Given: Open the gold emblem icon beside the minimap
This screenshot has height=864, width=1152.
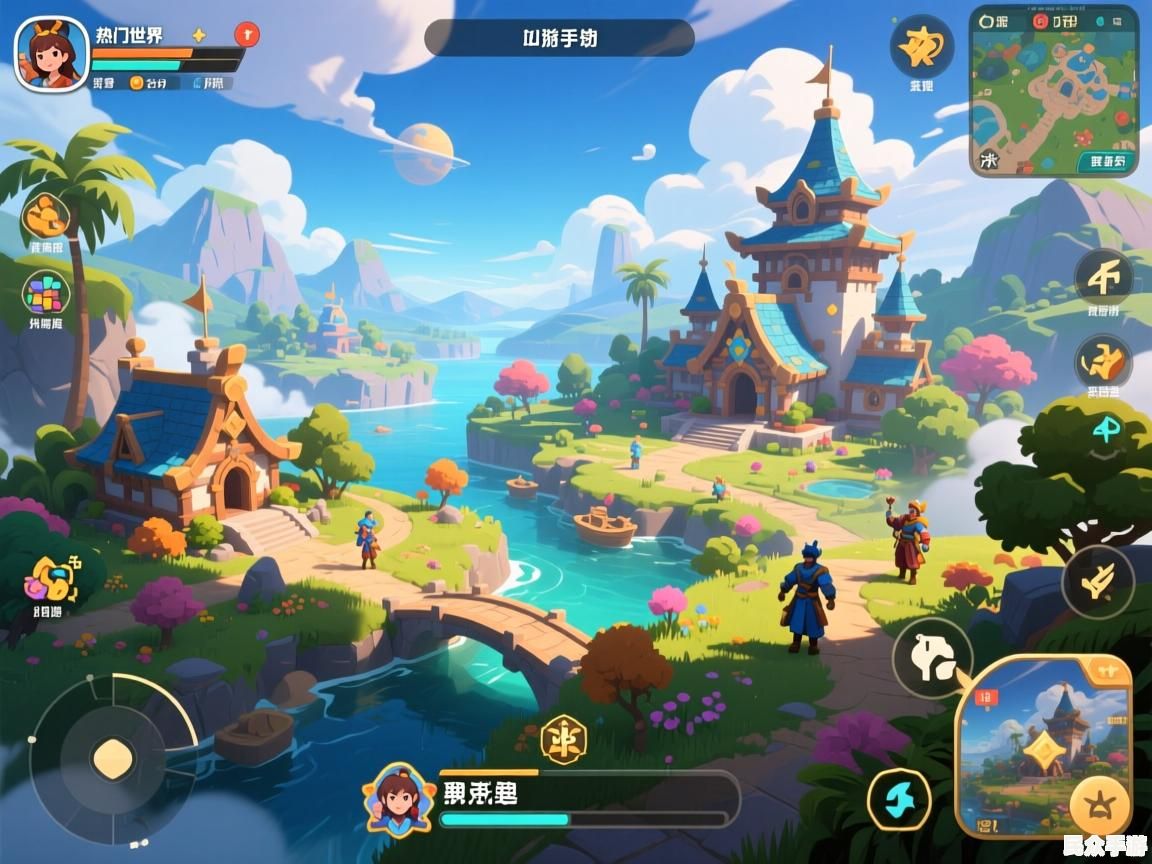Looking at the screenshot, I should (x=921, y=47).
